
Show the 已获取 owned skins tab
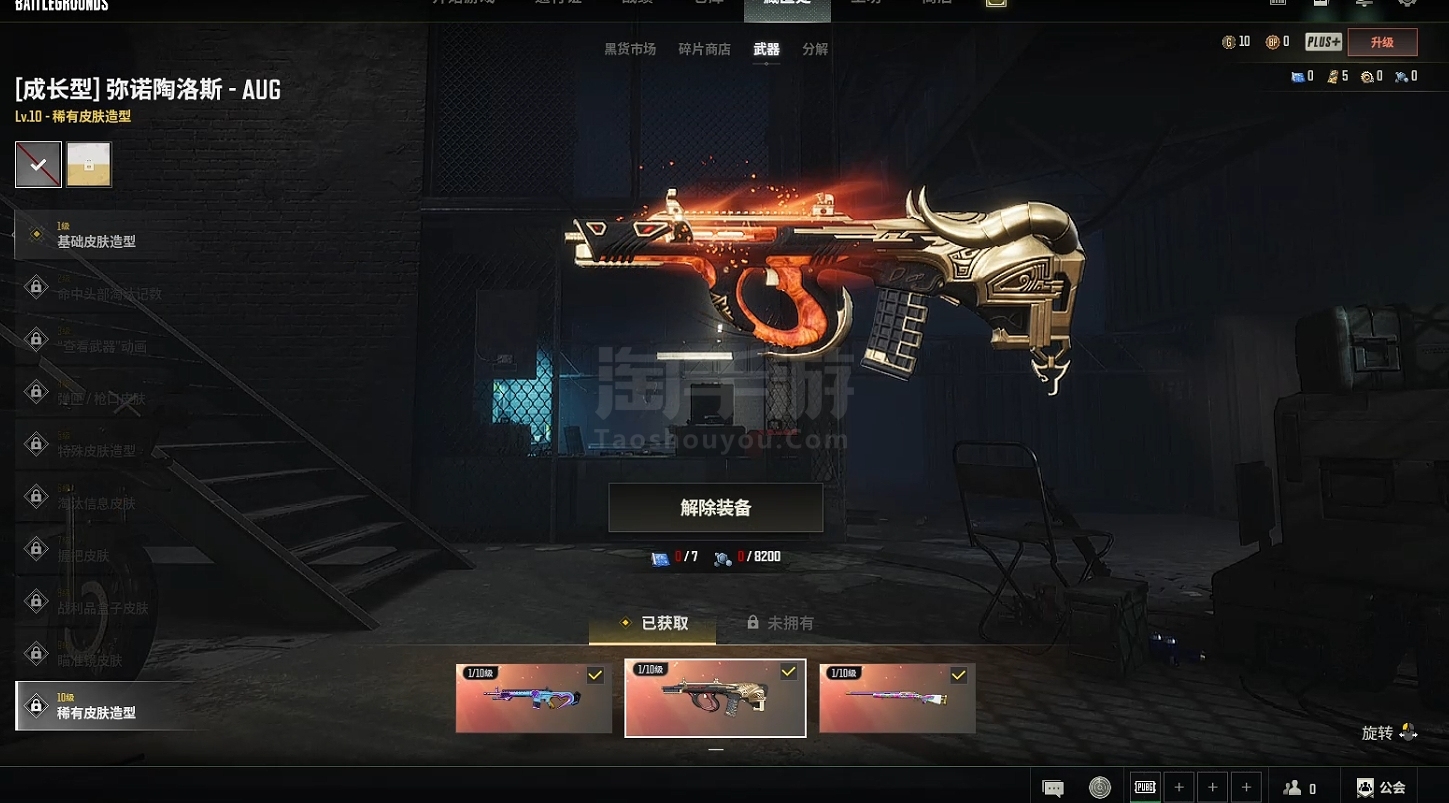pos(654,623)
